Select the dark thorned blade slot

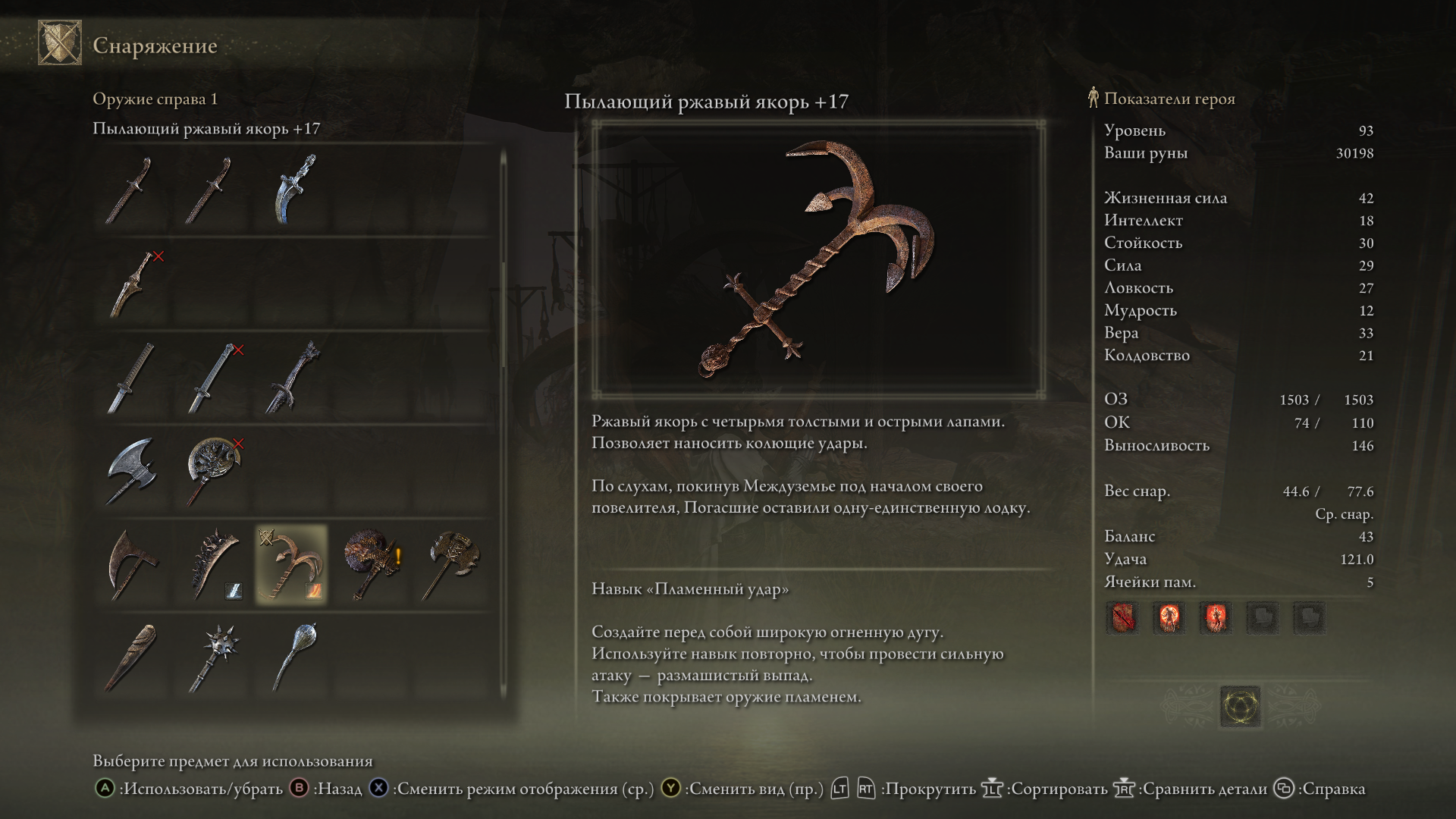293,378
